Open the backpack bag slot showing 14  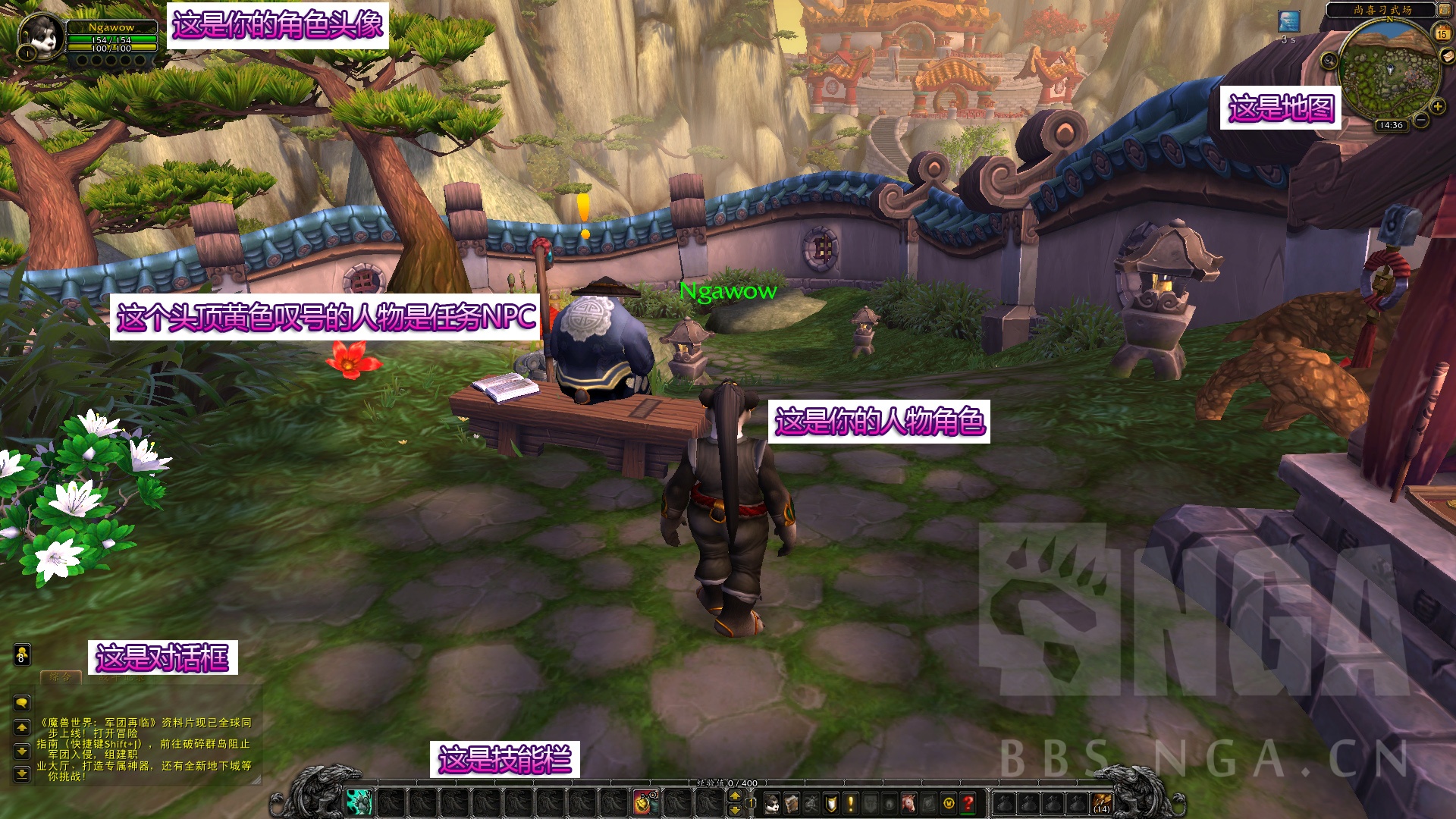1102,802
